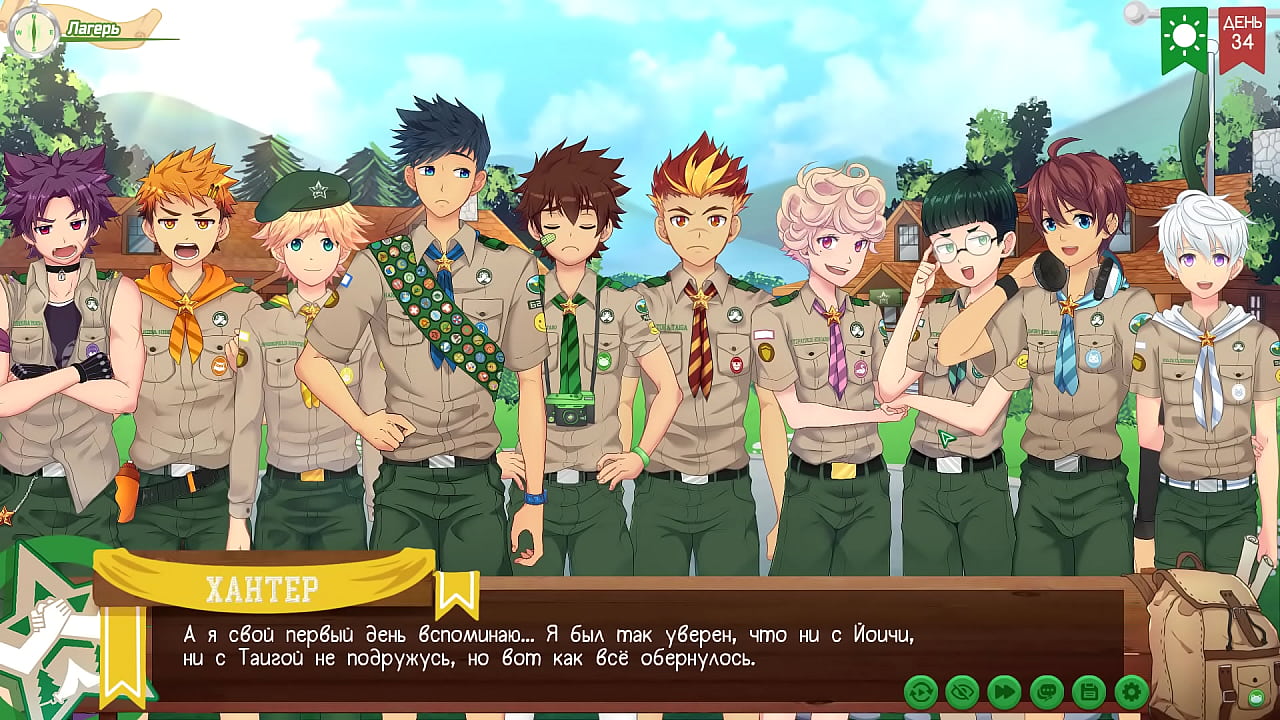Open settings with the gear icon
The image size is (1280, 720).
click(x=1131, y=692)
